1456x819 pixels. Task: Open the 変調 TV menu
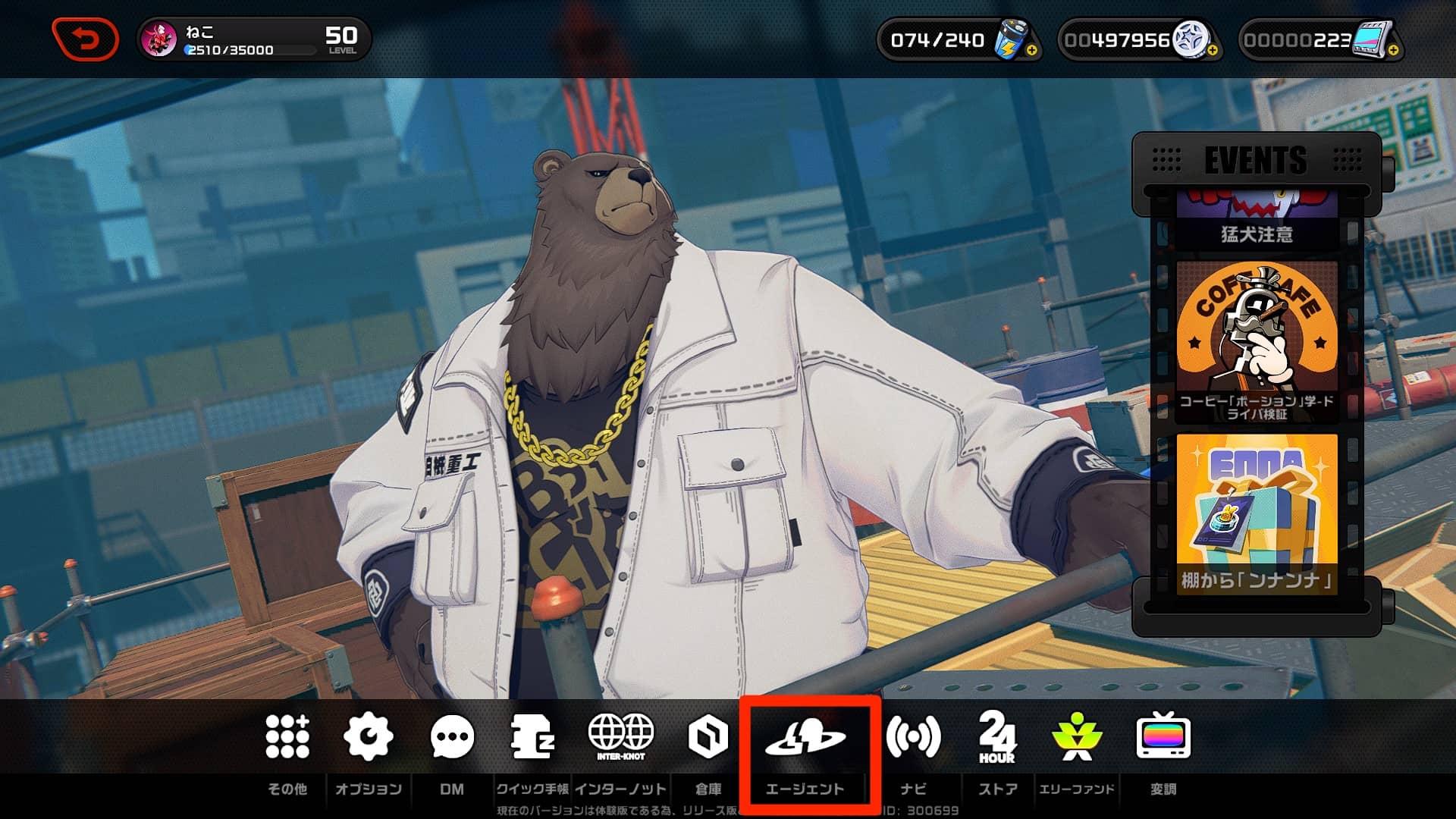pos(1163,736)
